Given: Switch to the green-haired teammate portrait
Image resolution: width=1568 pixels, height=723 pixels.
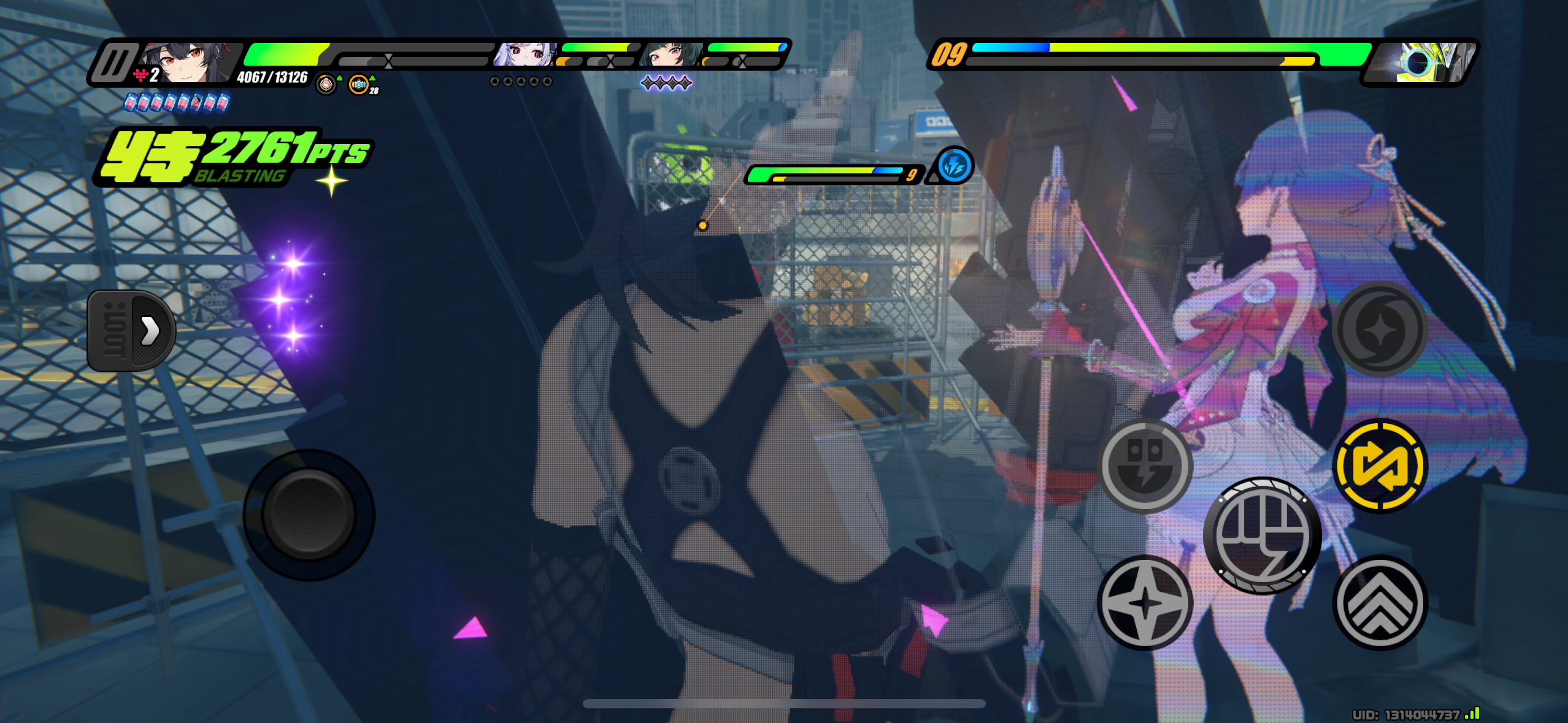Looking at the screenshot, I should coord(670,55).
